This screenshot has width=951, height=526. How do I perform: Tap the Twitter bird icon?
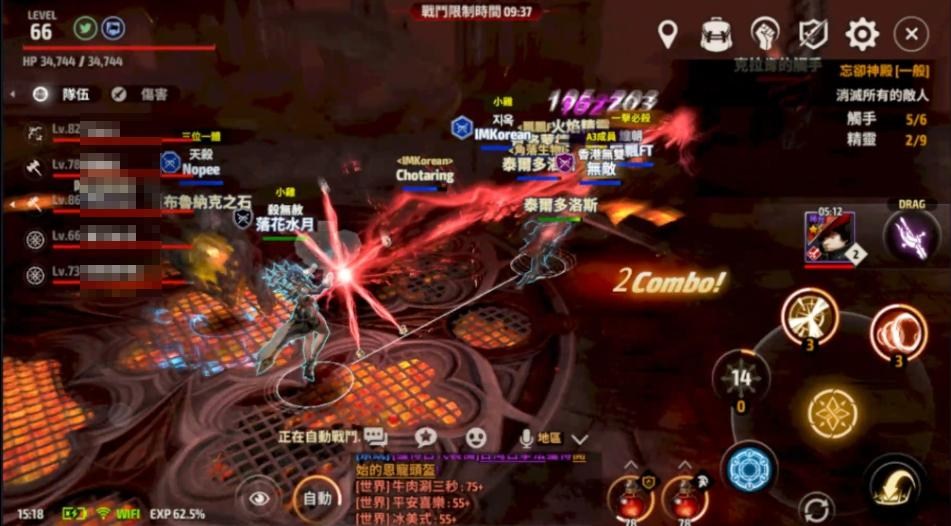(x=86, y=28)
